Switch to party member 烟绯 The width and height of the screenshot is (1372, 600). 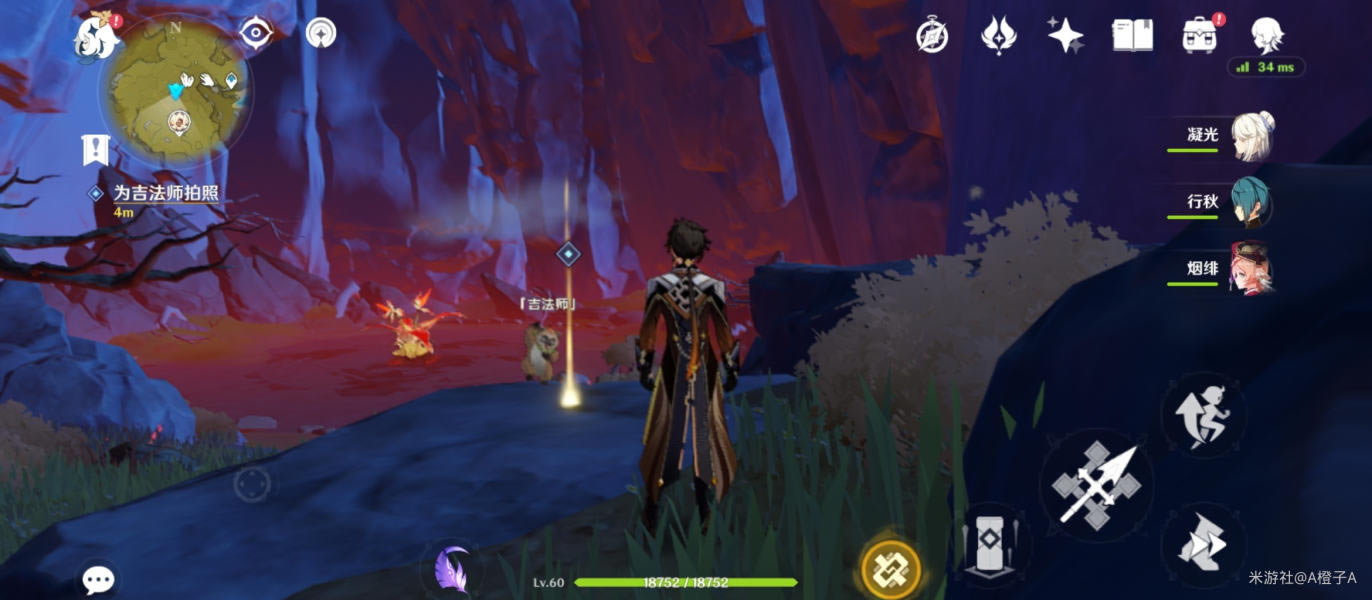tap(1250, 269)
